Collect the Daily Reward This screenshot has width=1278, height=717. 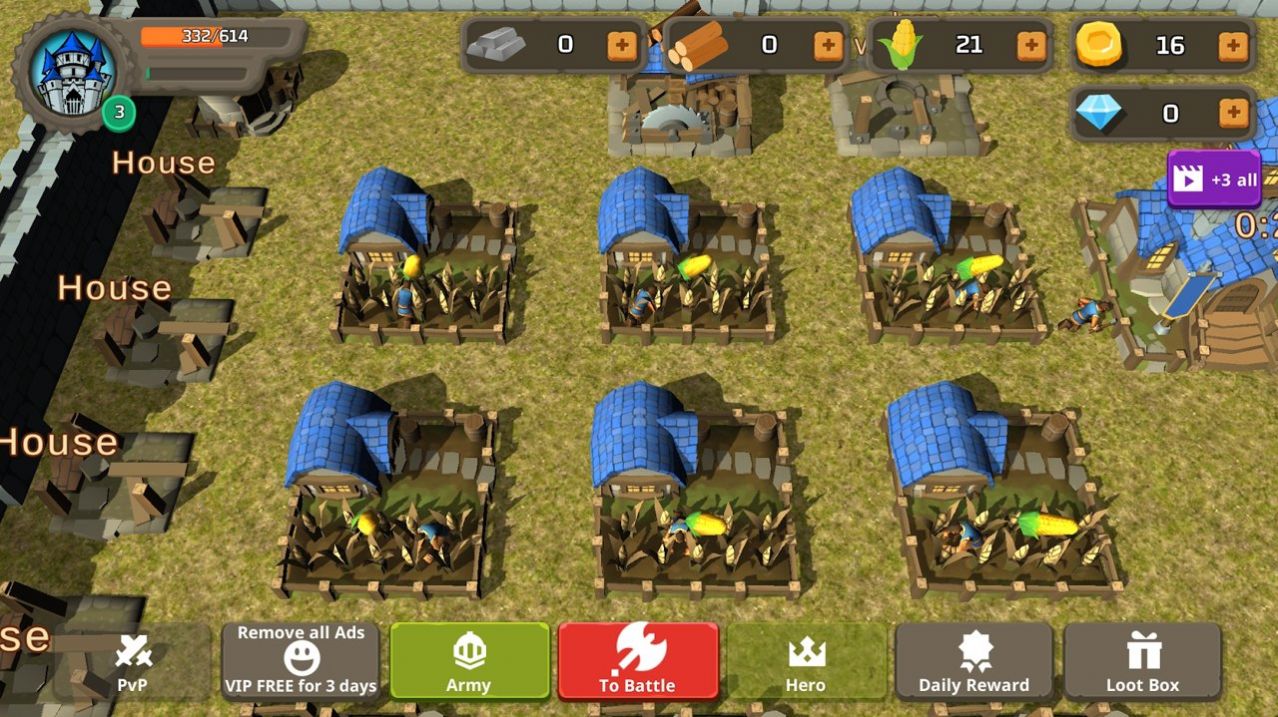(974, 660)
